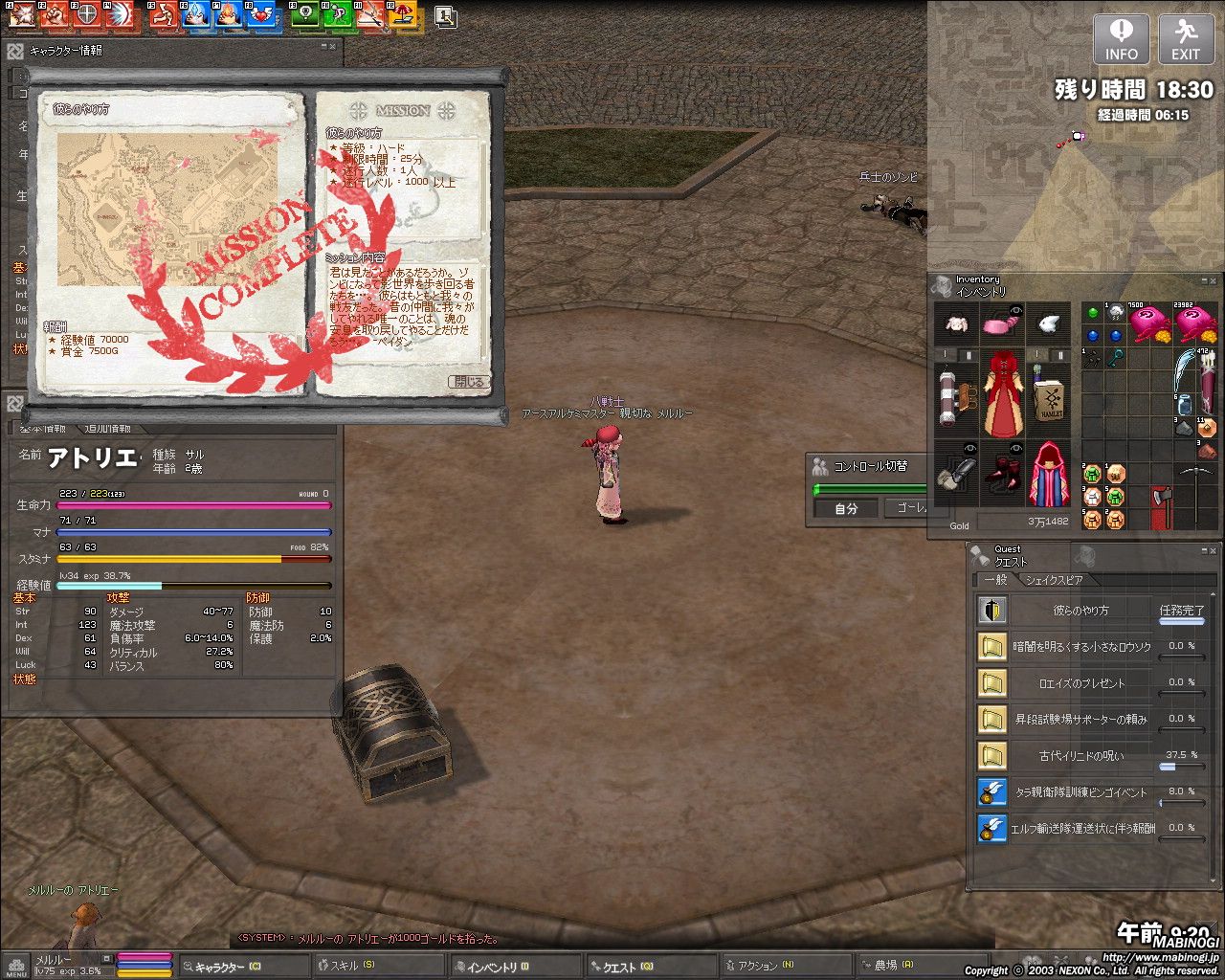Image resolution: width=1225 pixels, height=980 pixels.
Task: Switch to the シェイクスピア quest tab
Action: [x=1054, y=580]
